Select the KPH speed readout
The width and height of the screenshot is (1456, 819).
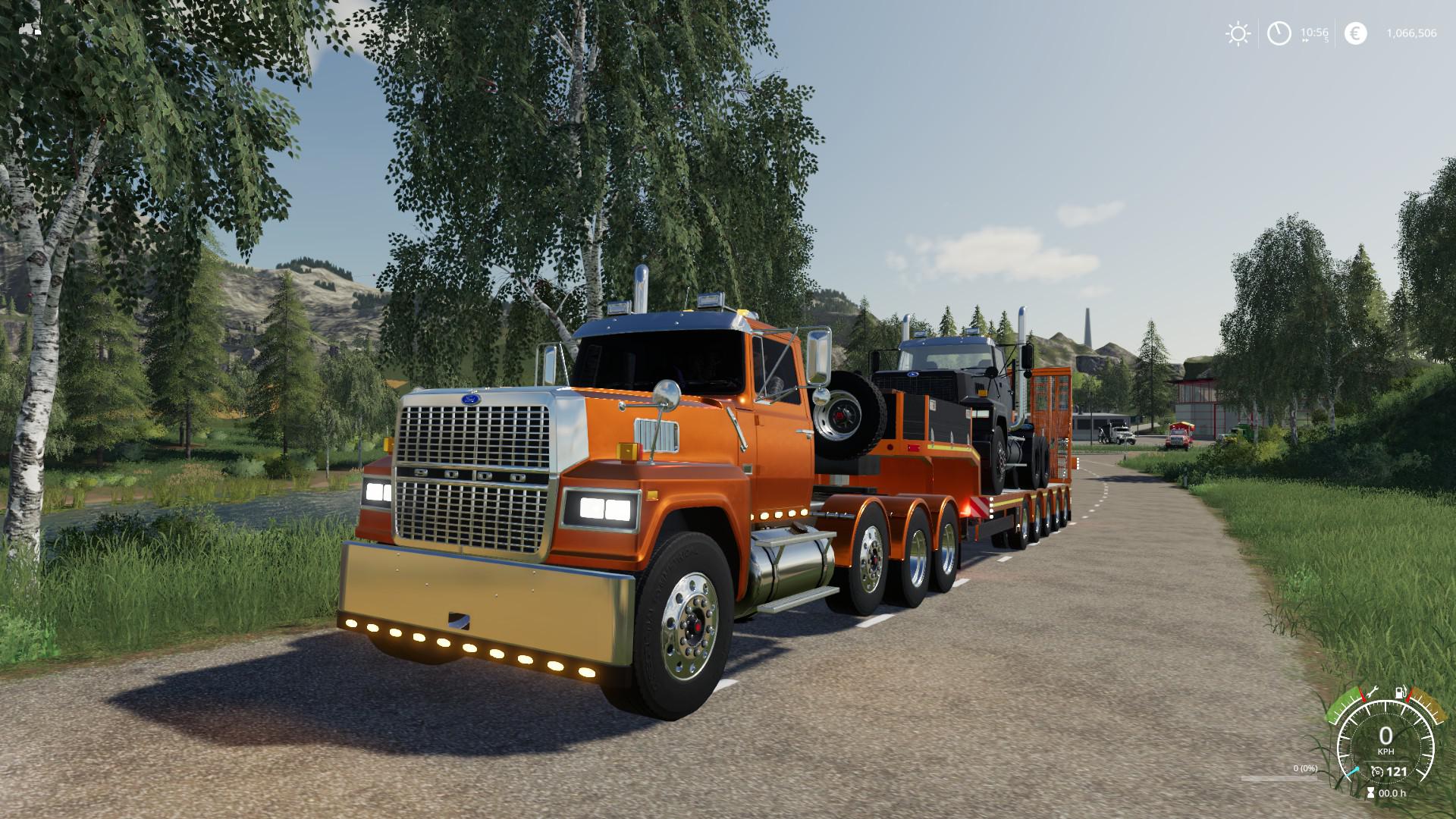pyautogui.click(x=1386, y=752)
